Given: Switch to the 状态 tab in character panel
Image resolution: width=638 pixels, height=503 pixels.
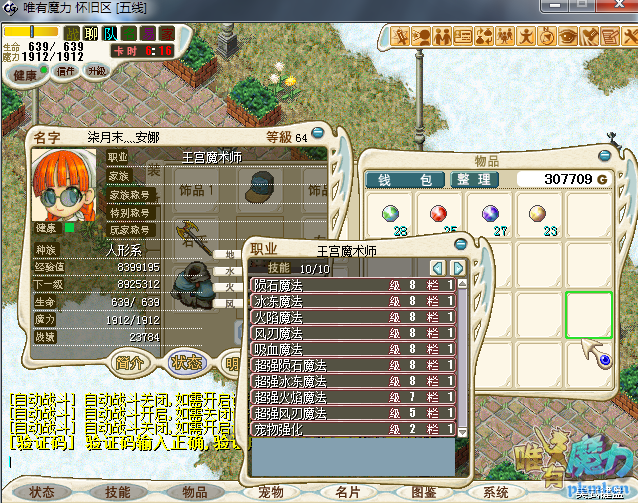Looking at the screenshot, I should [x=186, y=362].
